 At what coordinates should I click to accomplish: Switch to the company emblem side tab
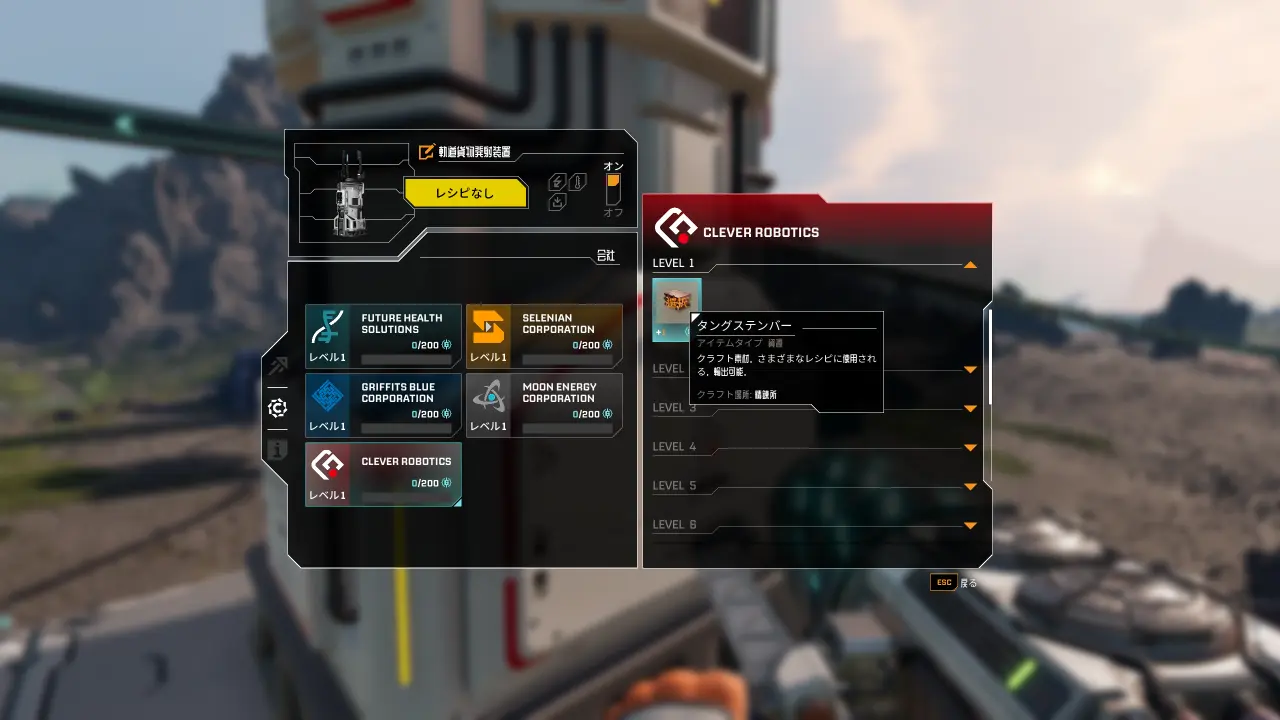(x=277, y=408)
